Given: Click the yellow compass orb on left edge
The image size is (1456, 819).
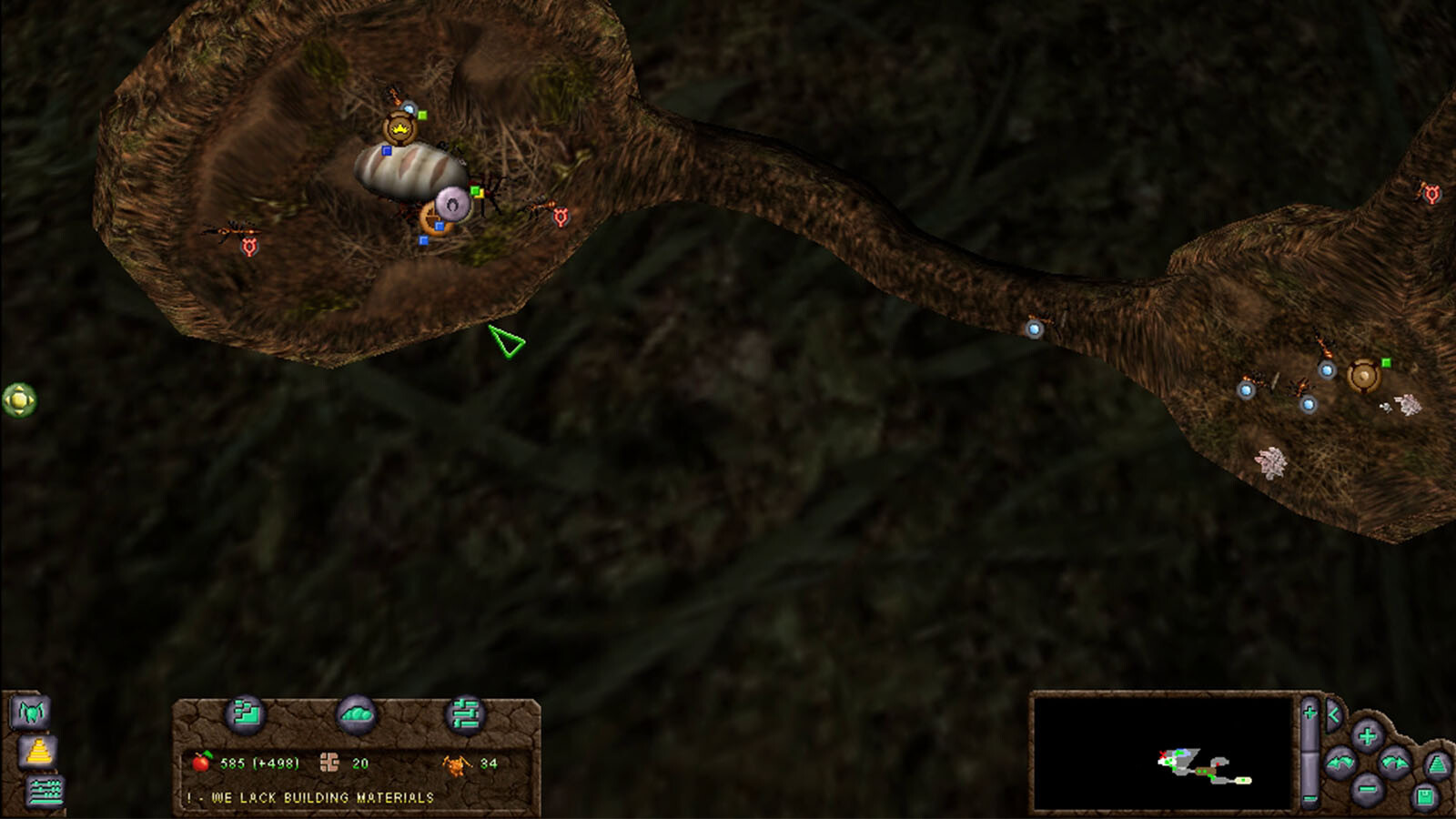Looking at the screenshot, I should (19, 399).
